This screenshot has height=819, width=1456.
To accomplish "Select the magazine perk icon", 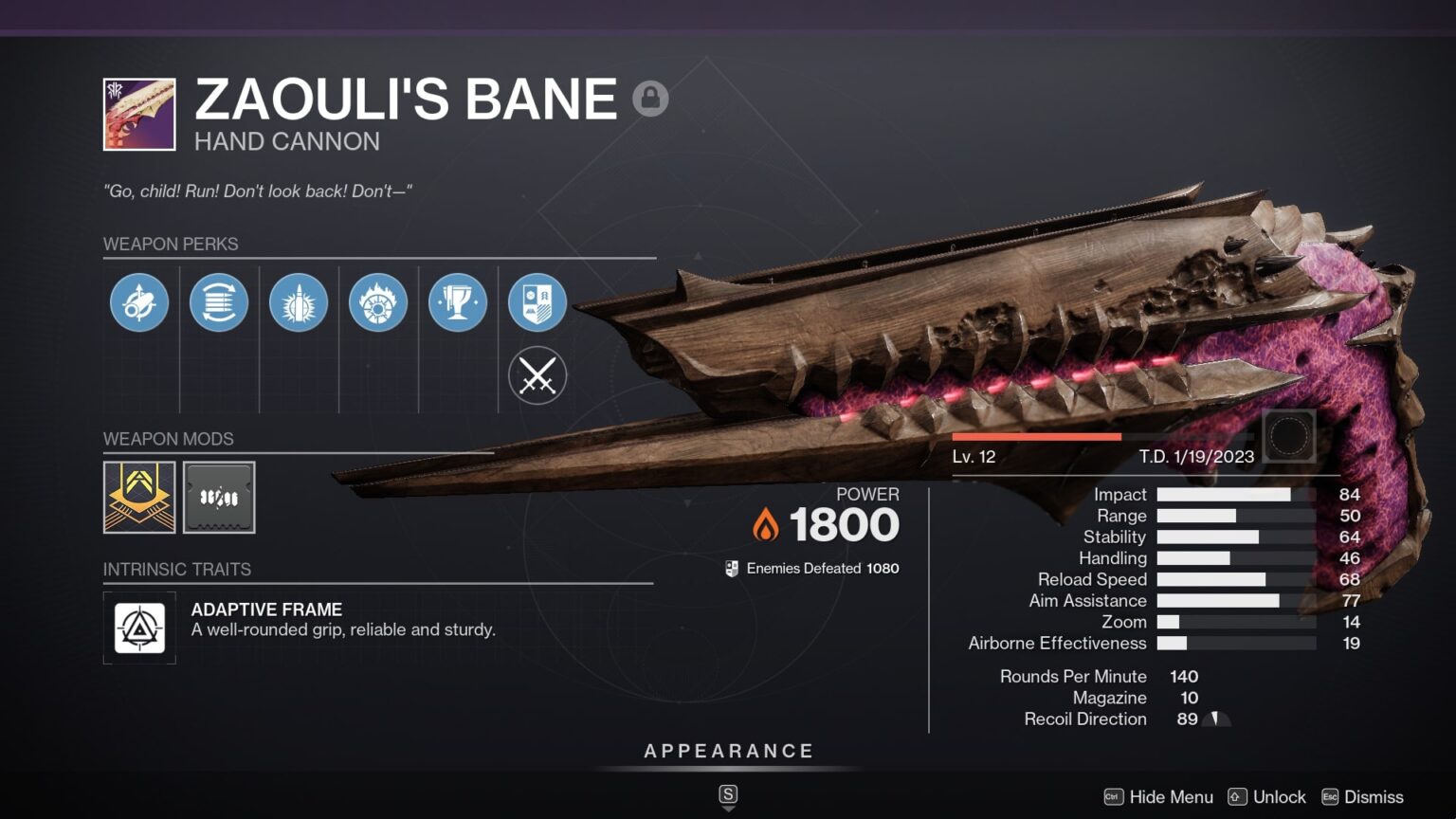I will (219, 301).
